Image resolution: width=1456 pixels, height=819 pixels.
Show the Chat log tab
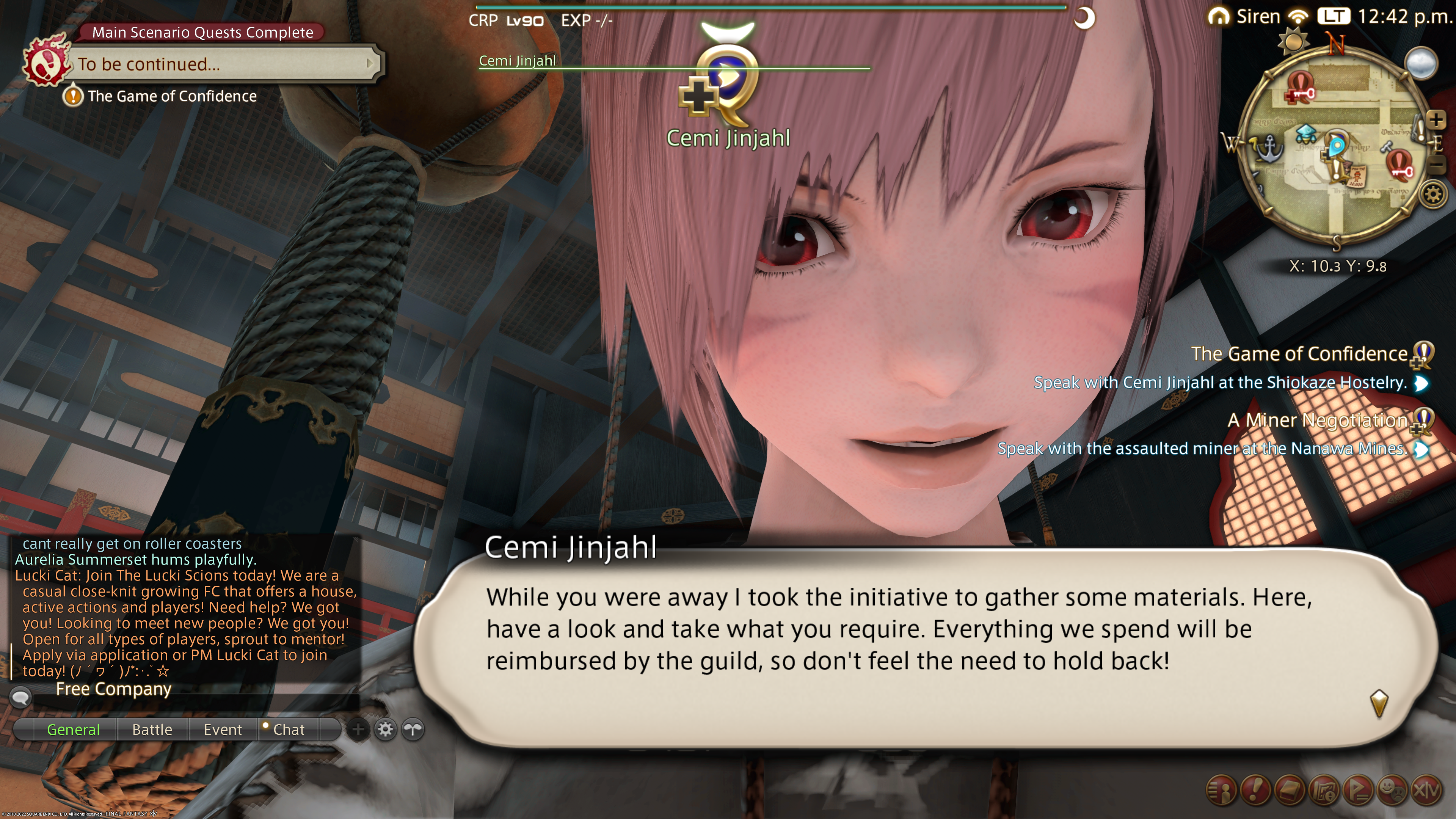(x=288, y=729)
